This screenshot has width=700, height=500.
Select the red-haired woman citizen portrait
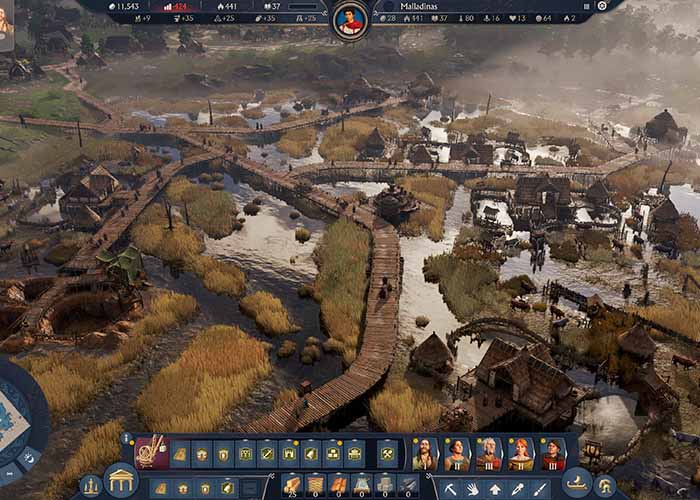click(x=521, y=454)
